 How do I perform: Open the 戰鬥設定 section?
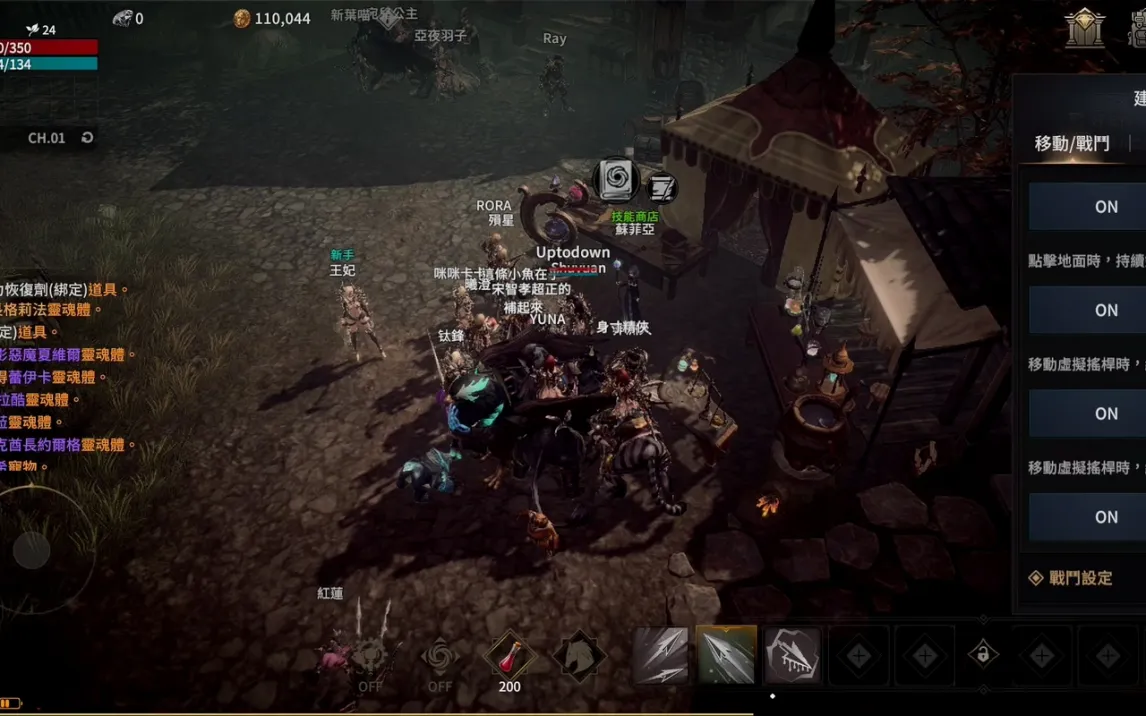[x=1080, y=578]
